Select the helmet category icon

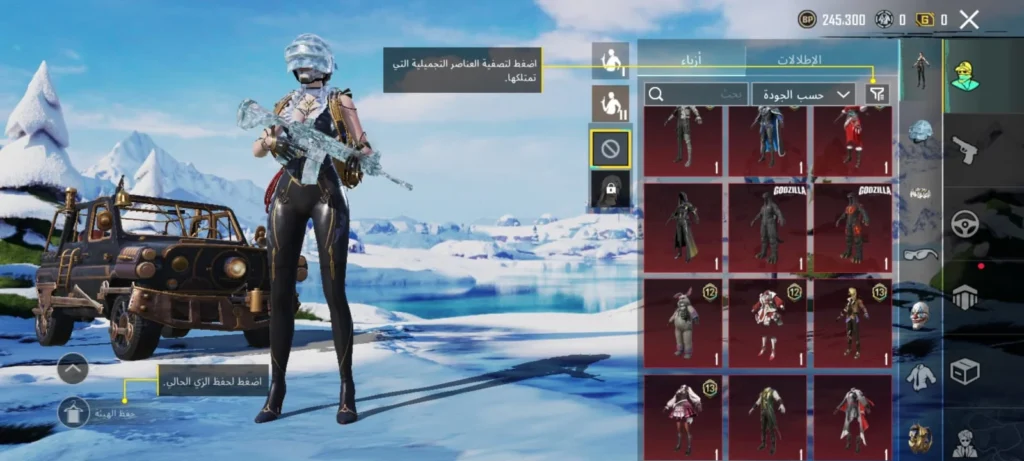click(920, 132)
